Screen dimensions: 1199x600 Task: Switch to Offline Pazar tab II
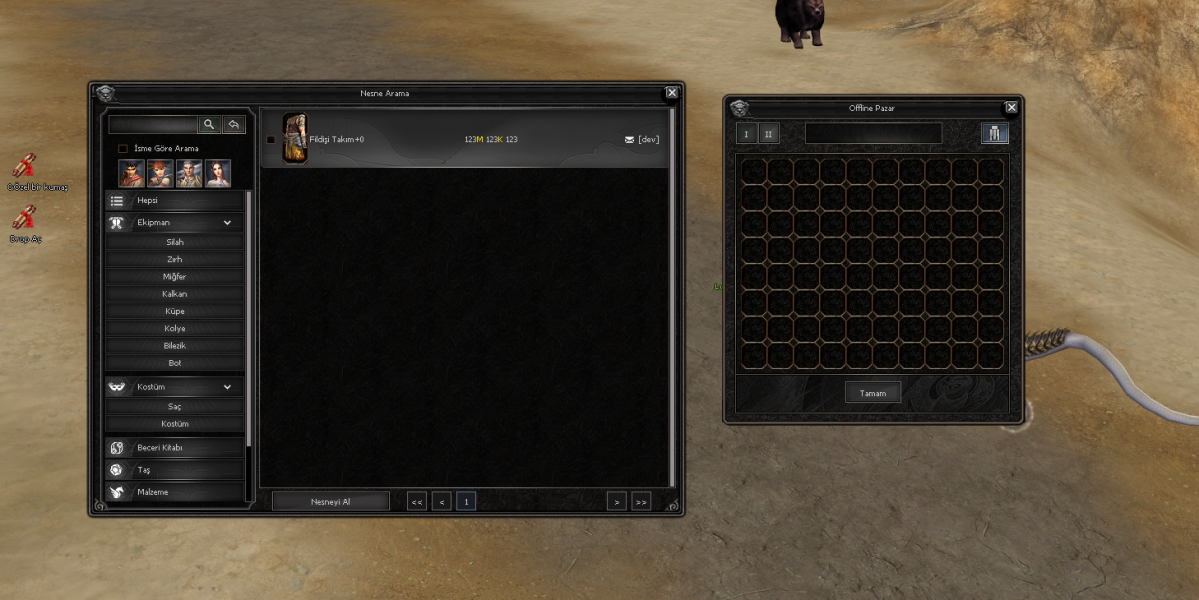point(768,134)
